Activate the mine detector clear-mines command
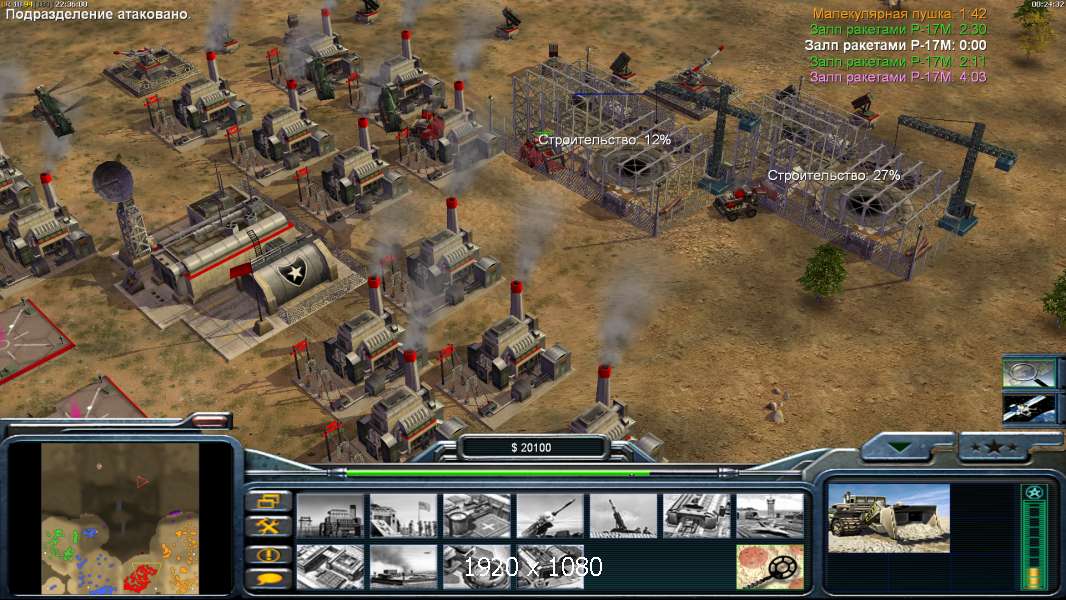Image resolution: width=1066 pixels, height=600 pixels. (770, 566)
